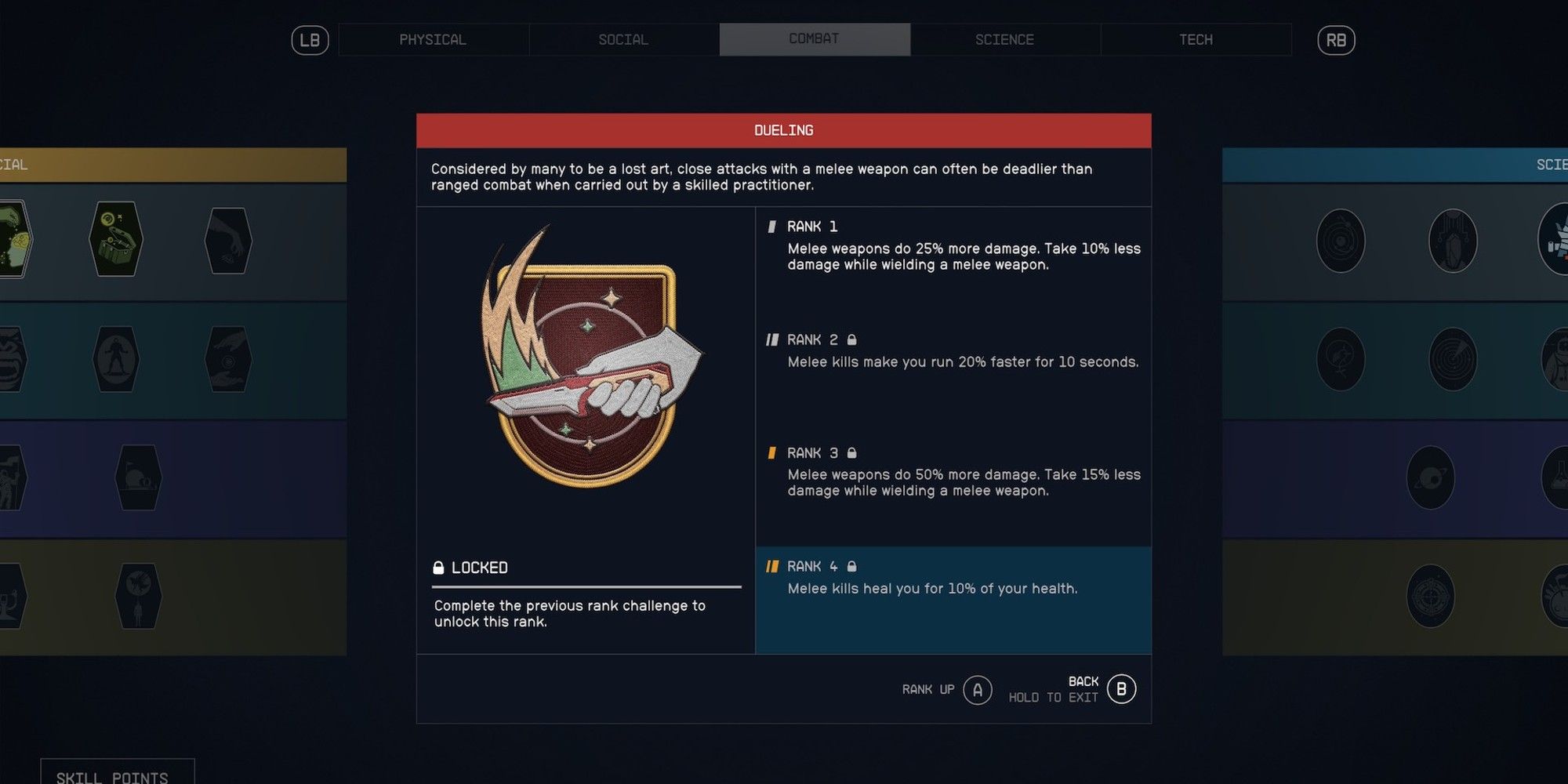Select the crystal Geology skill icon
Image resolution: width=1568 pixels, height=784 pixels.
1454,241
